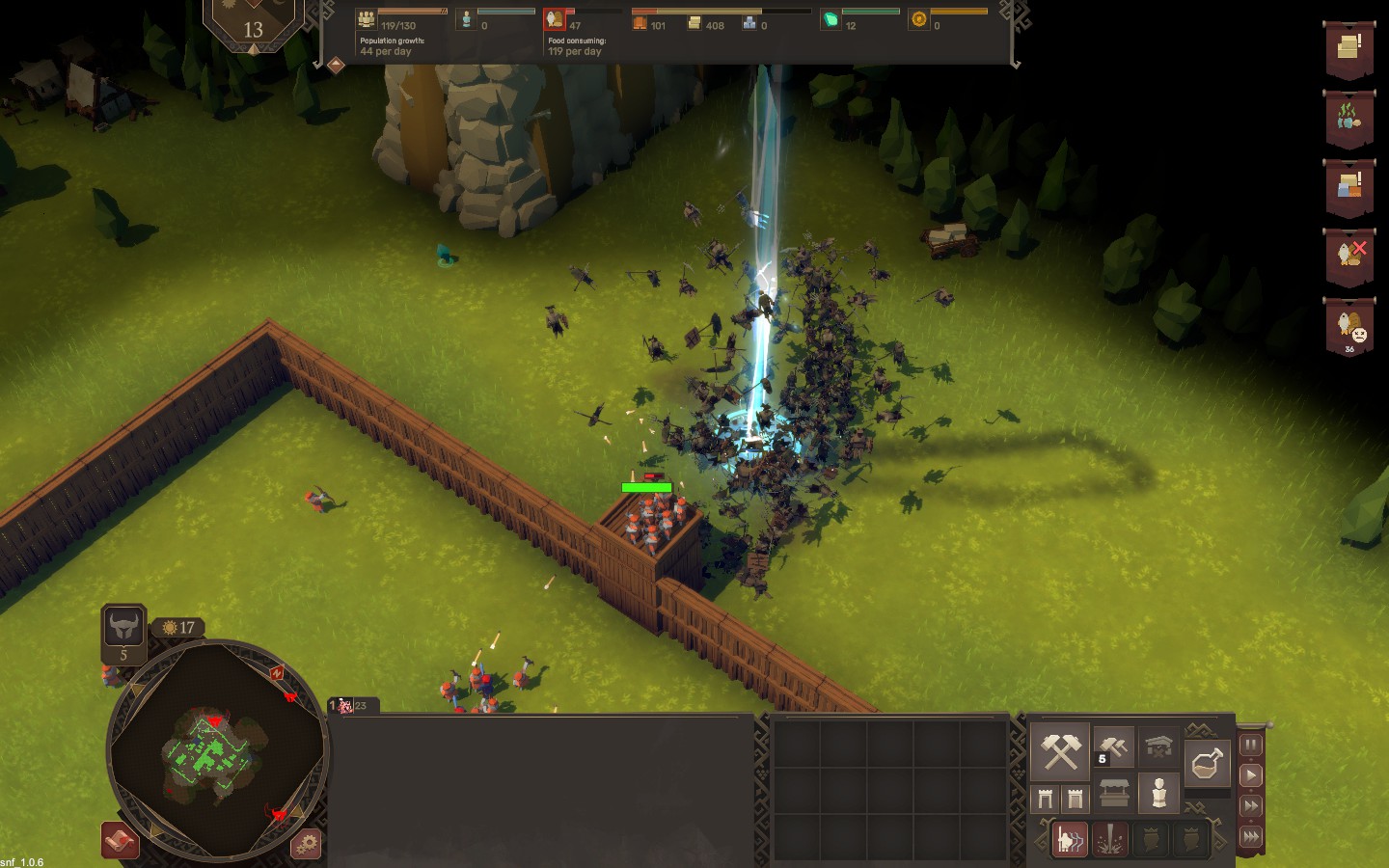Open the red map scroll button
This screenshot has height=868, width=1389.
[x=121, y=841]
